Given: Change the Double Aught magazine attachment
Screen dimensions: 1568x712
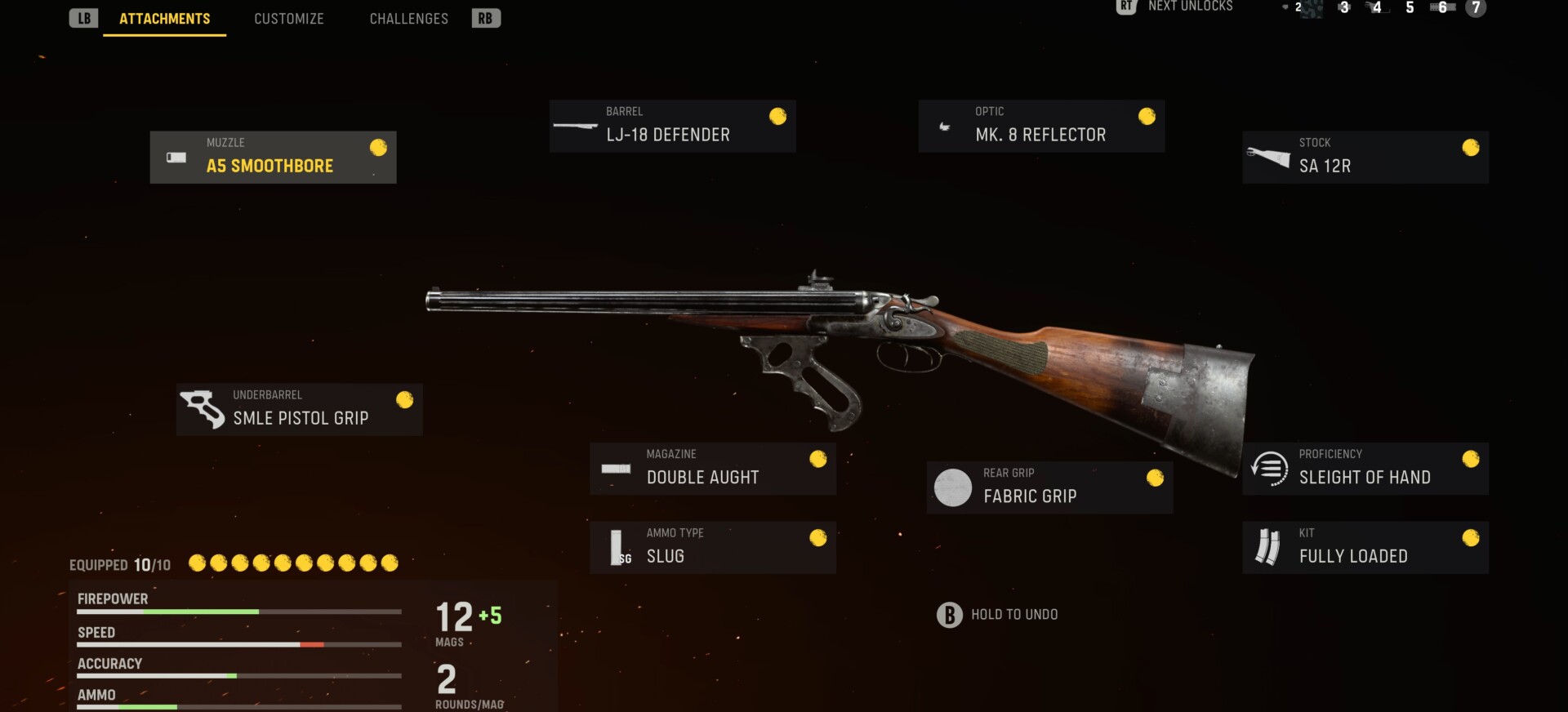Looking at the screenshot, I should [712, 469].
